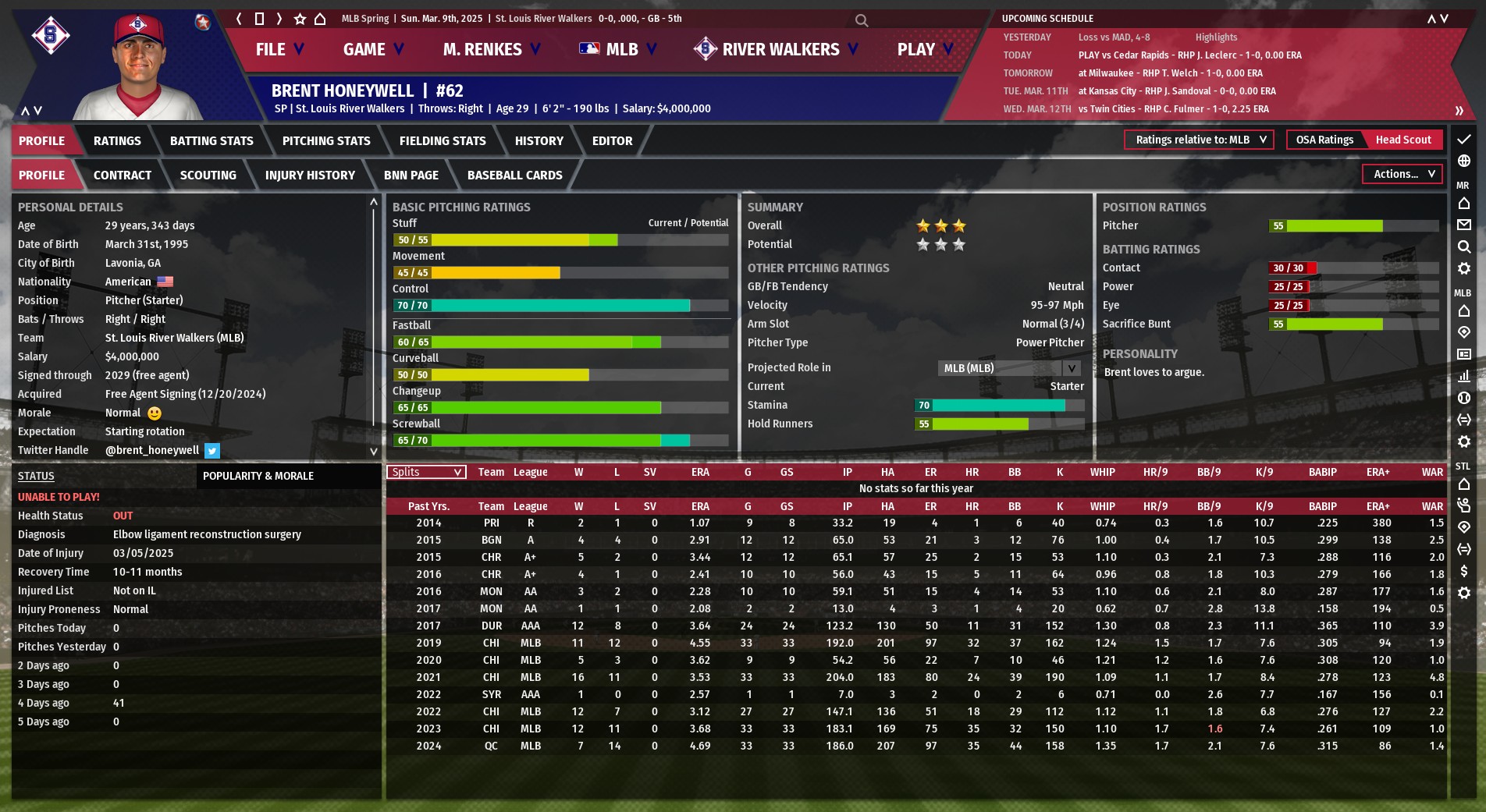Open the HISTORY tab

539,141
